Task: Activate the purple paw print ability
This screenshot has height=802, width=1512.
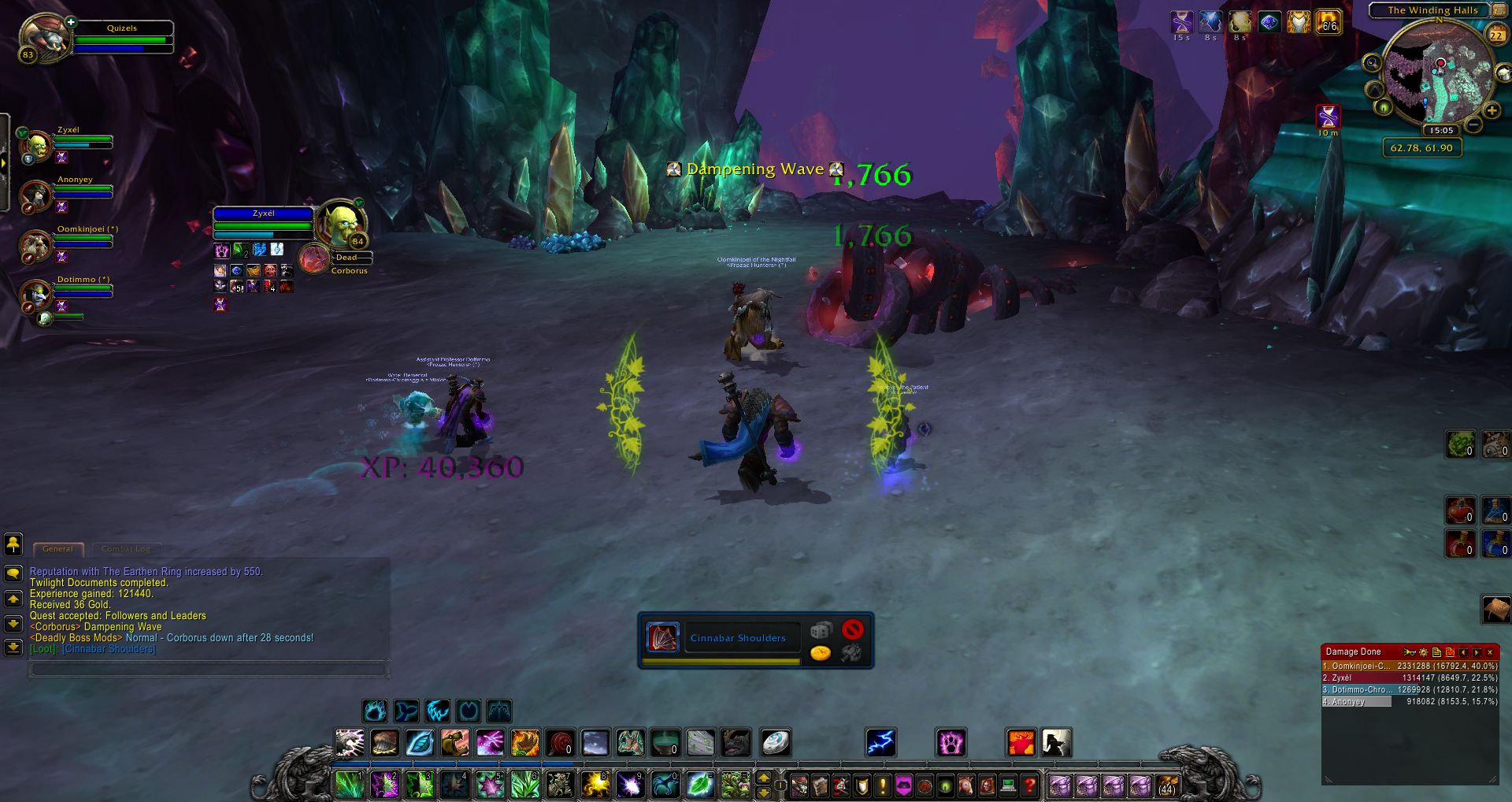Action: tap(951, 743)
